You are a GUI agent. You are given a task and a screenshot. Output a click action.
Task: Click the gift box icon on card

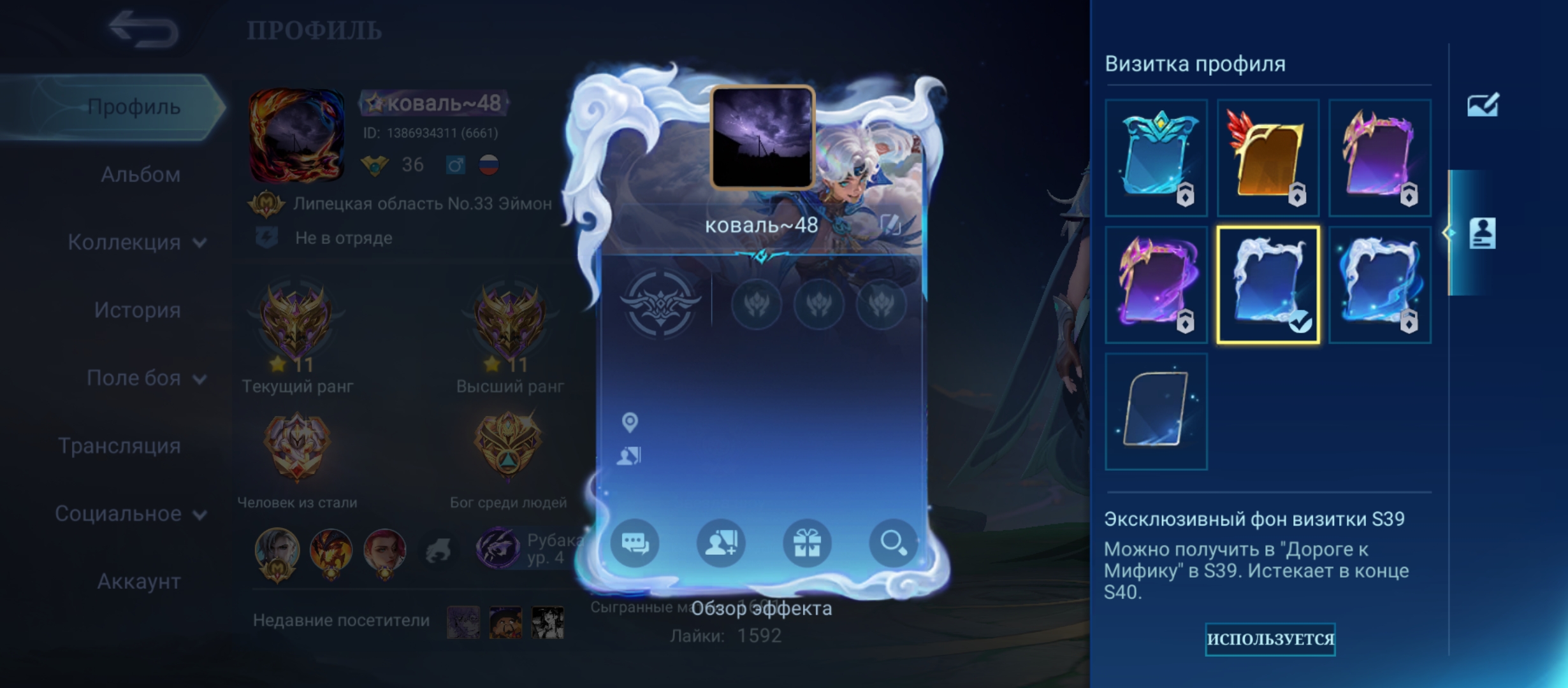(x=807, y=543)
